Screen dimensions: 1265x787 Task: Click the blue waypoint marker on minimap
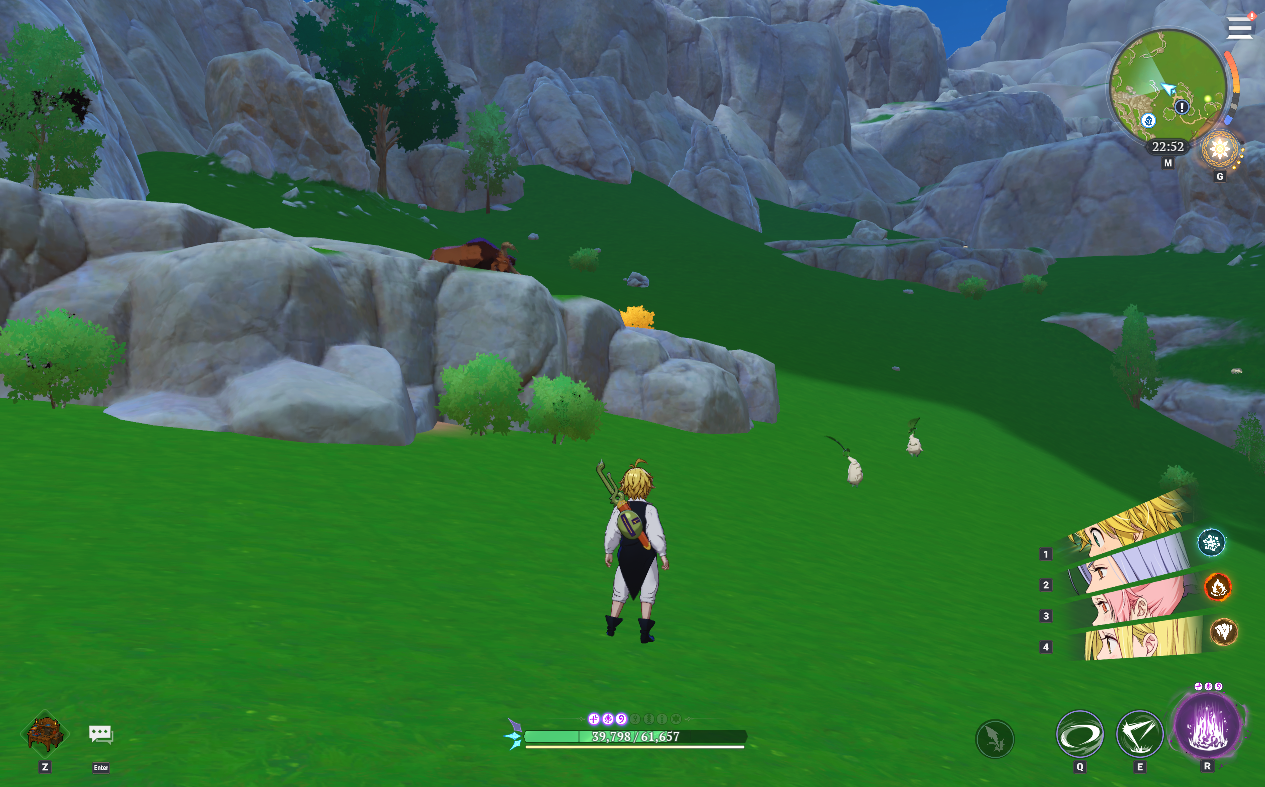click(x=1149, y=120)
